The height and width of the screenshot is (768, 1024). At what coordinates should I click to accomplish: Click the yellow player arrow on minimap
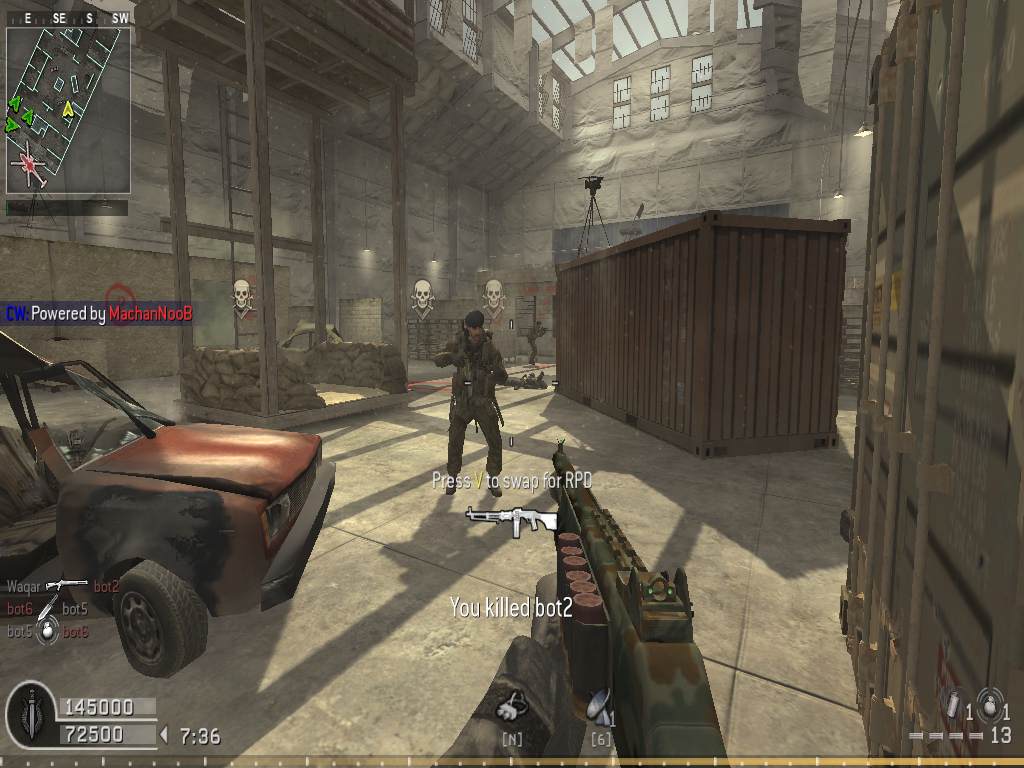pos(68,108)
